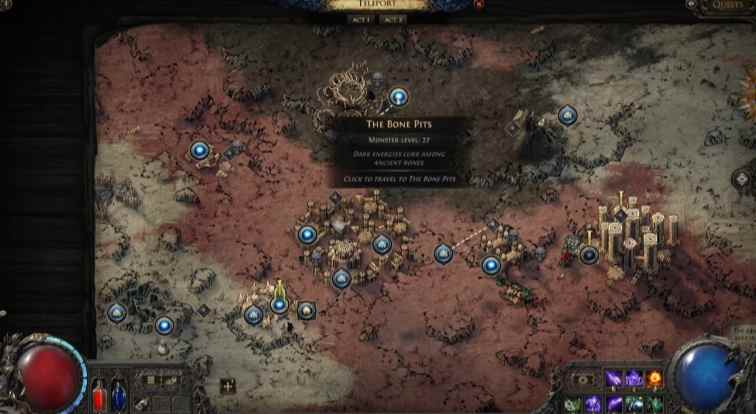
Task: Select the eye-shaped skill slot
Action: [x=582, y=380]
